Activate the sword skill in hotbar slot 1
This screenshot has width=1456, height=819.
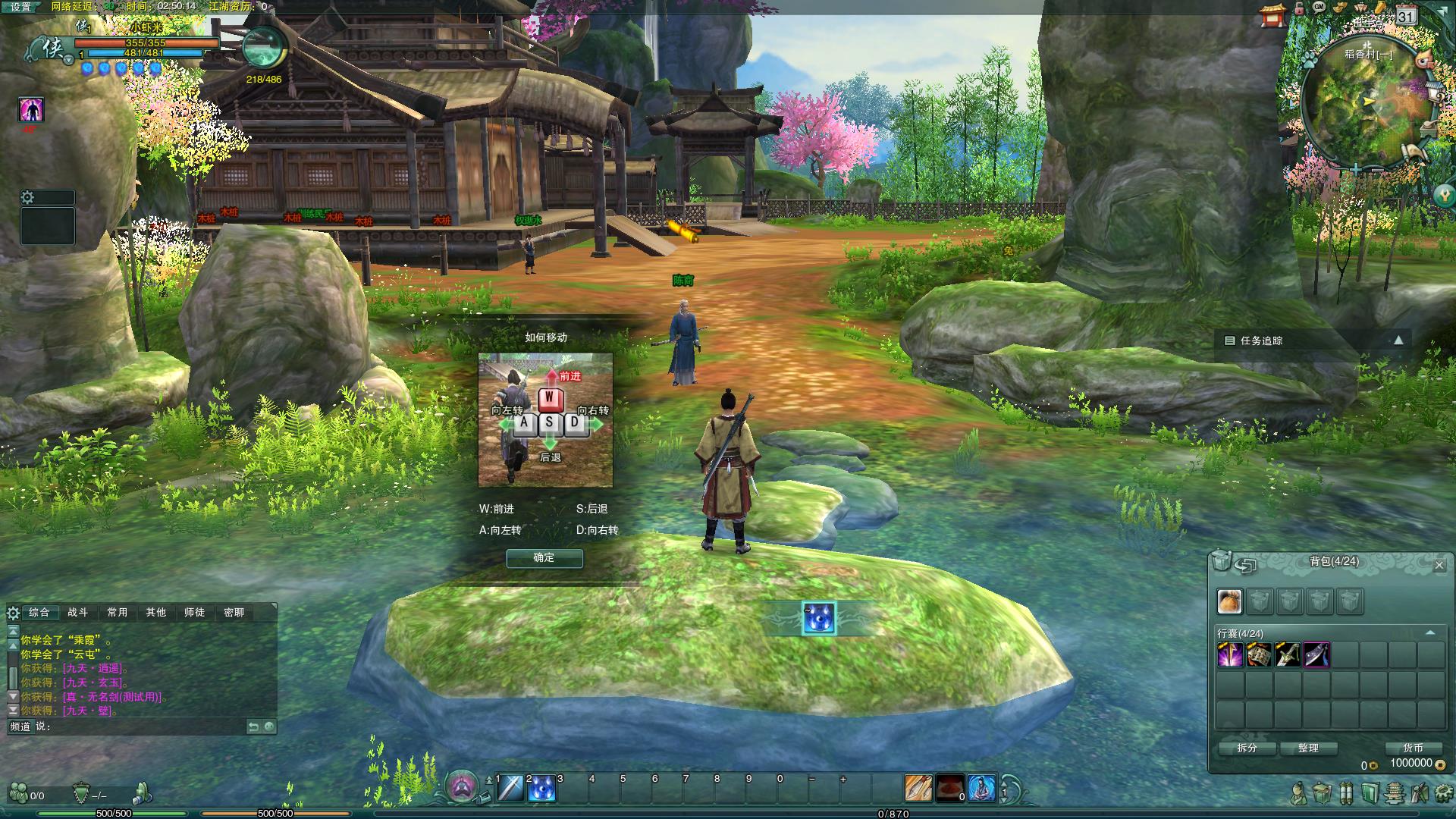pos(510,789)
